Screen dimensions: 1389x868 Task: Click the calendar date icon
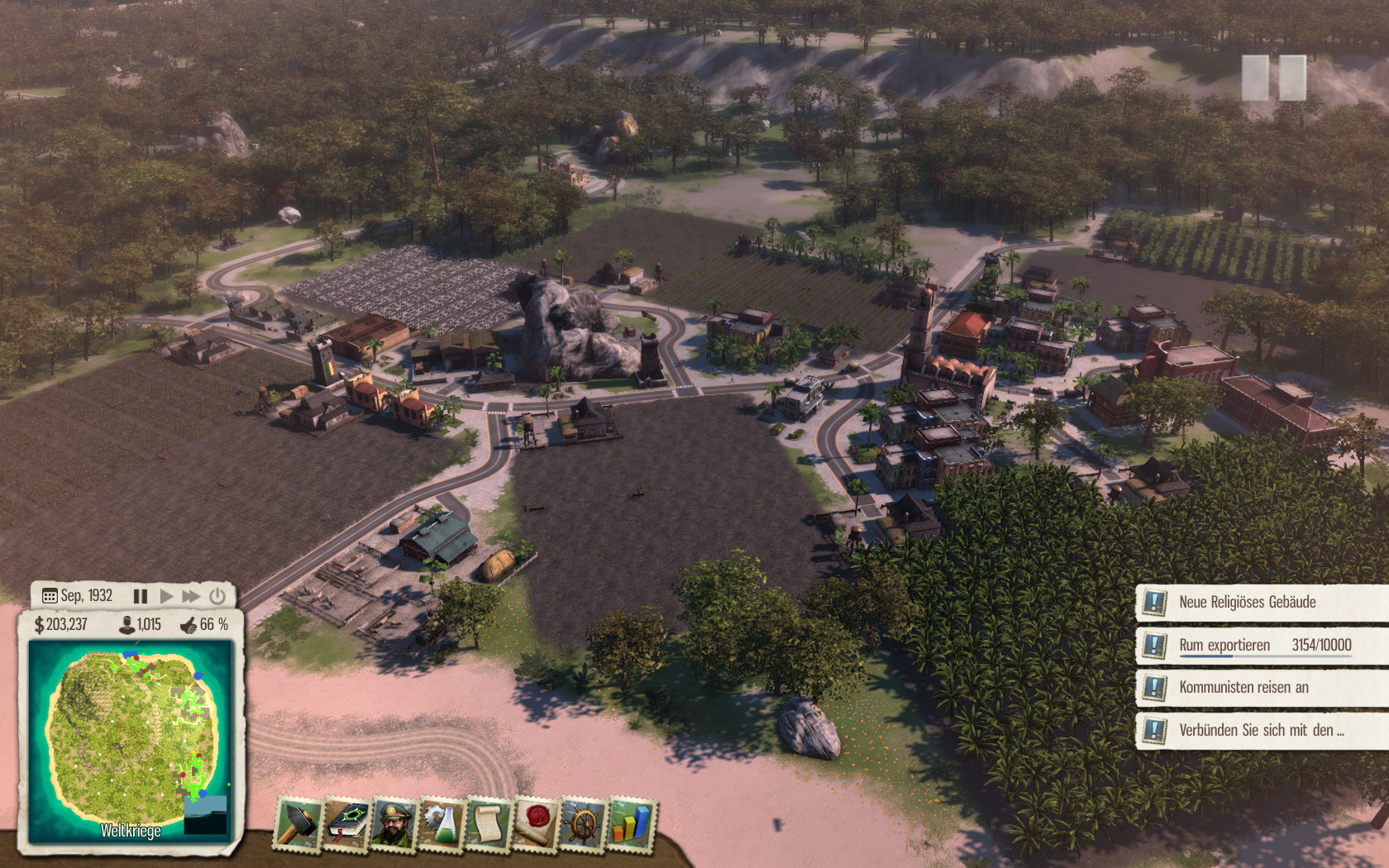[x=50, y=596]
